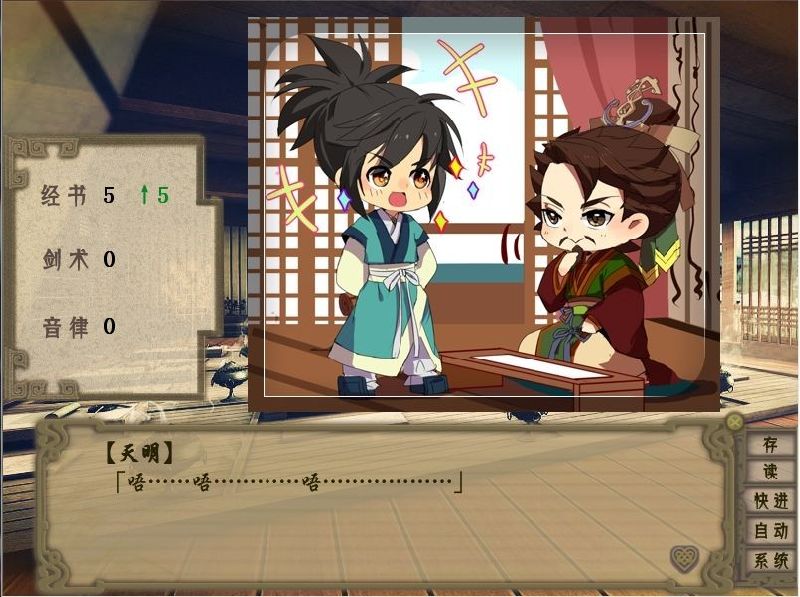The width and height of the screenshot is (800, 597).
Task: Open the load menu with 读
Action: (770, 472)
